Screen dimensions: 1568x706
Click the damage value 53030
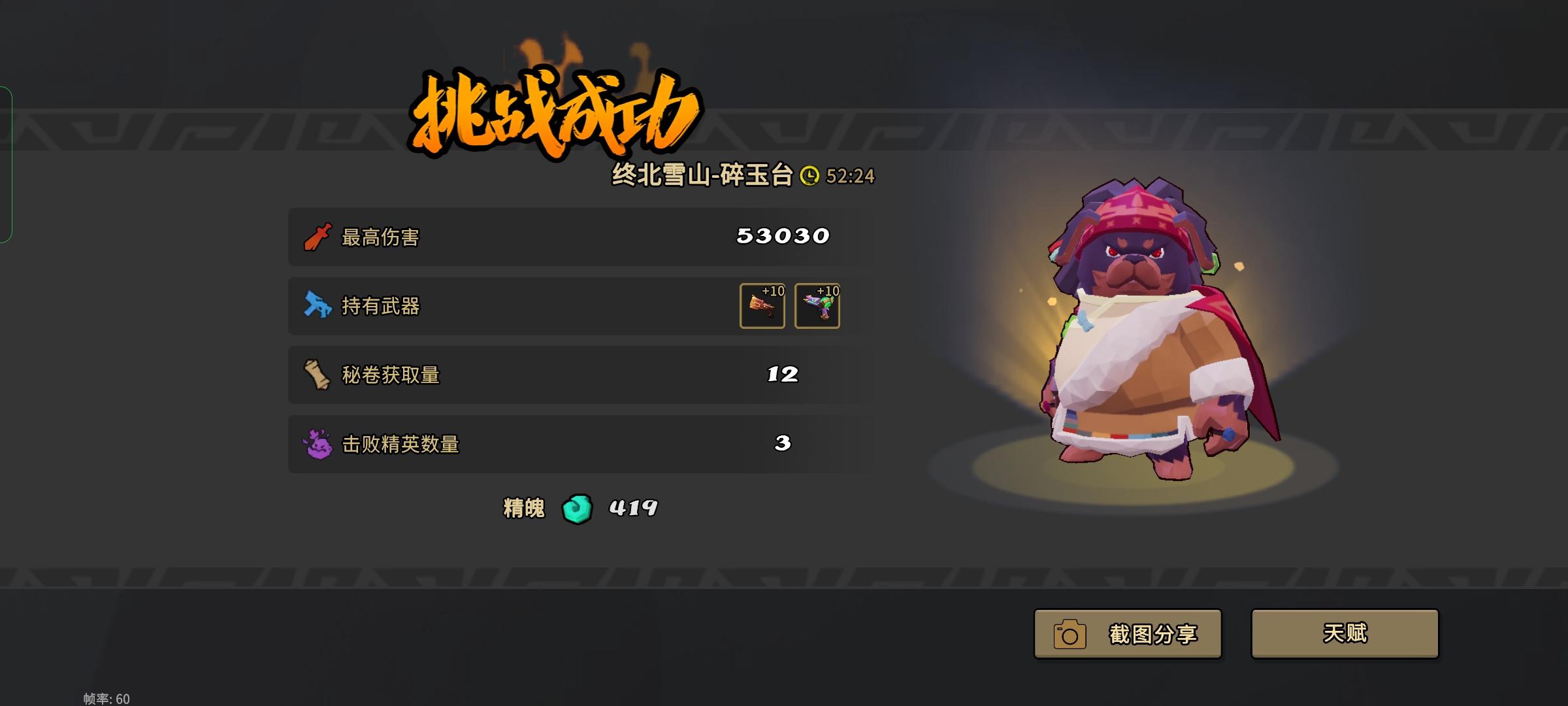coord(783,238)
